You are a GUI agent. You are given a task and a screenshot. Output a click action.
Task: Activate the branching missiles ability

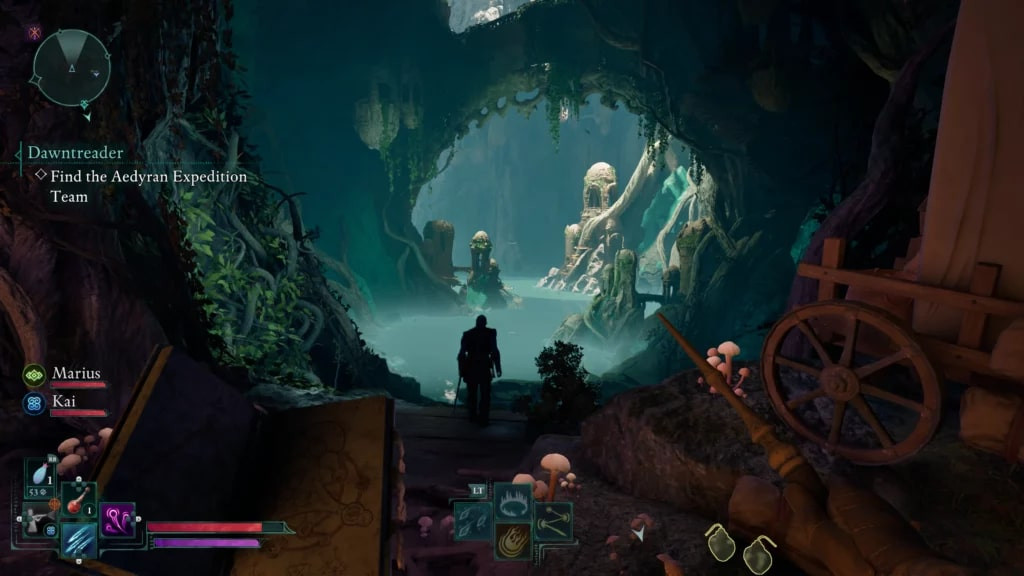[552, 521]
